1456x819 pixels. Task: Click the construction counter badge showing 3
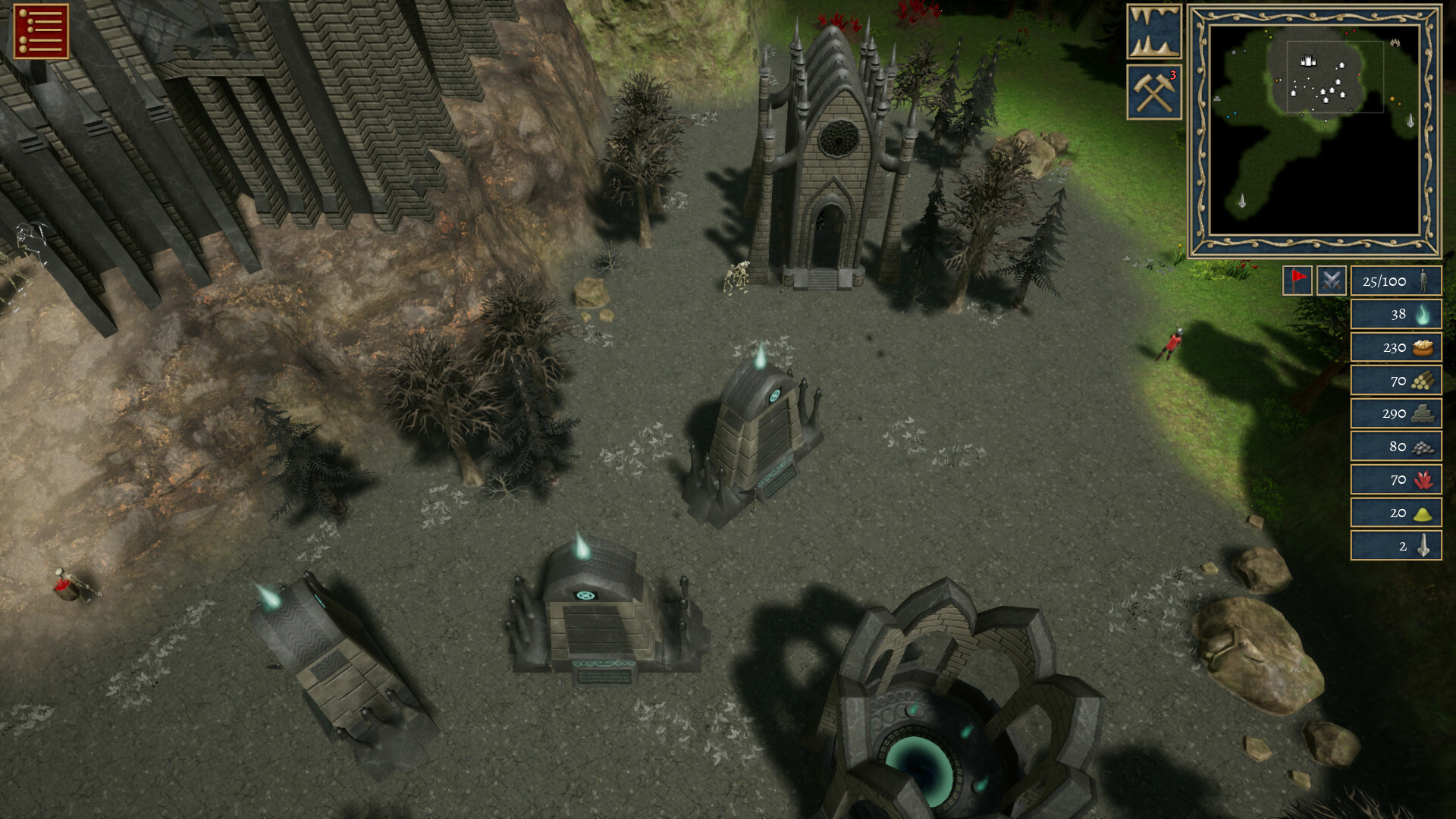(x=1172, y=76)
